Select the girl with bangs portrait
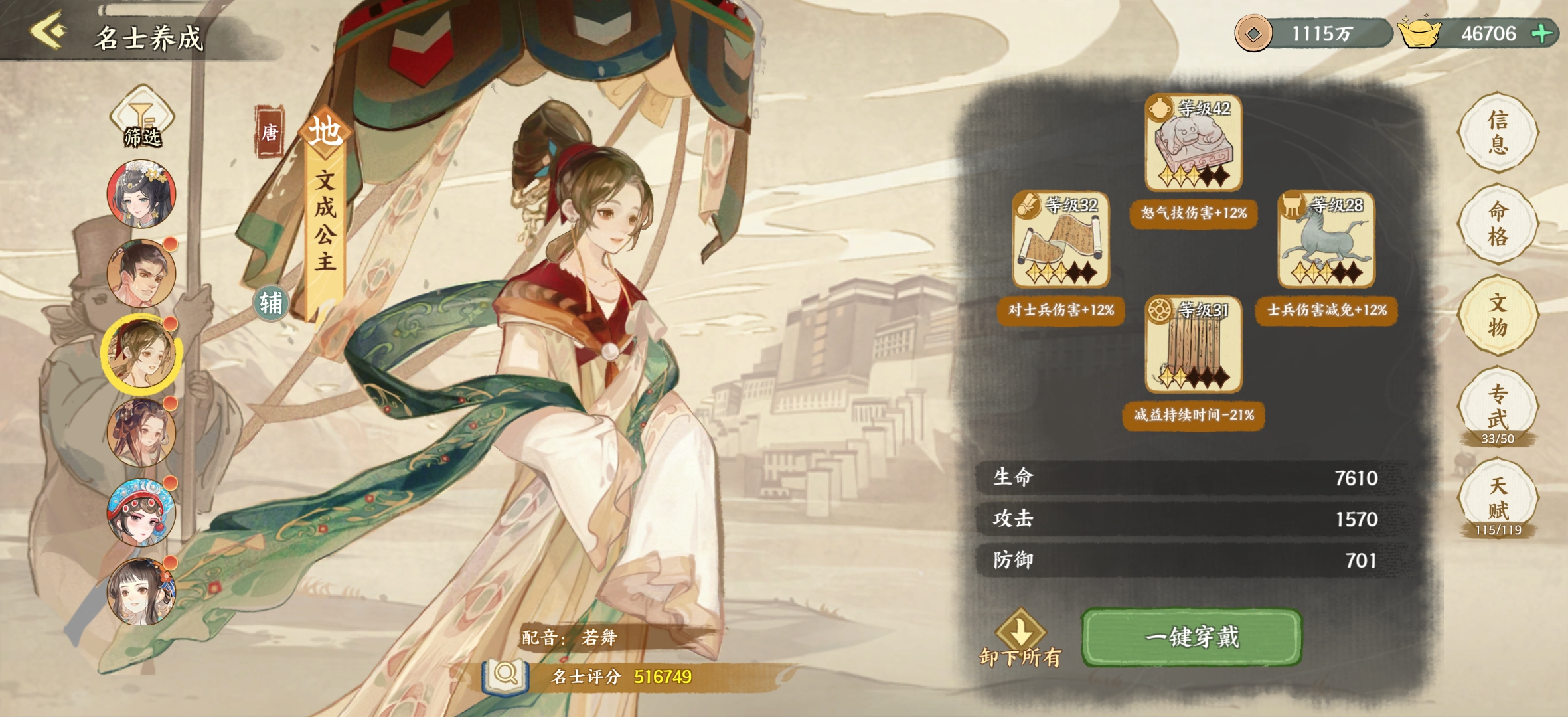Viewport: 1568px width, 717px height. [x=141, y=592]
